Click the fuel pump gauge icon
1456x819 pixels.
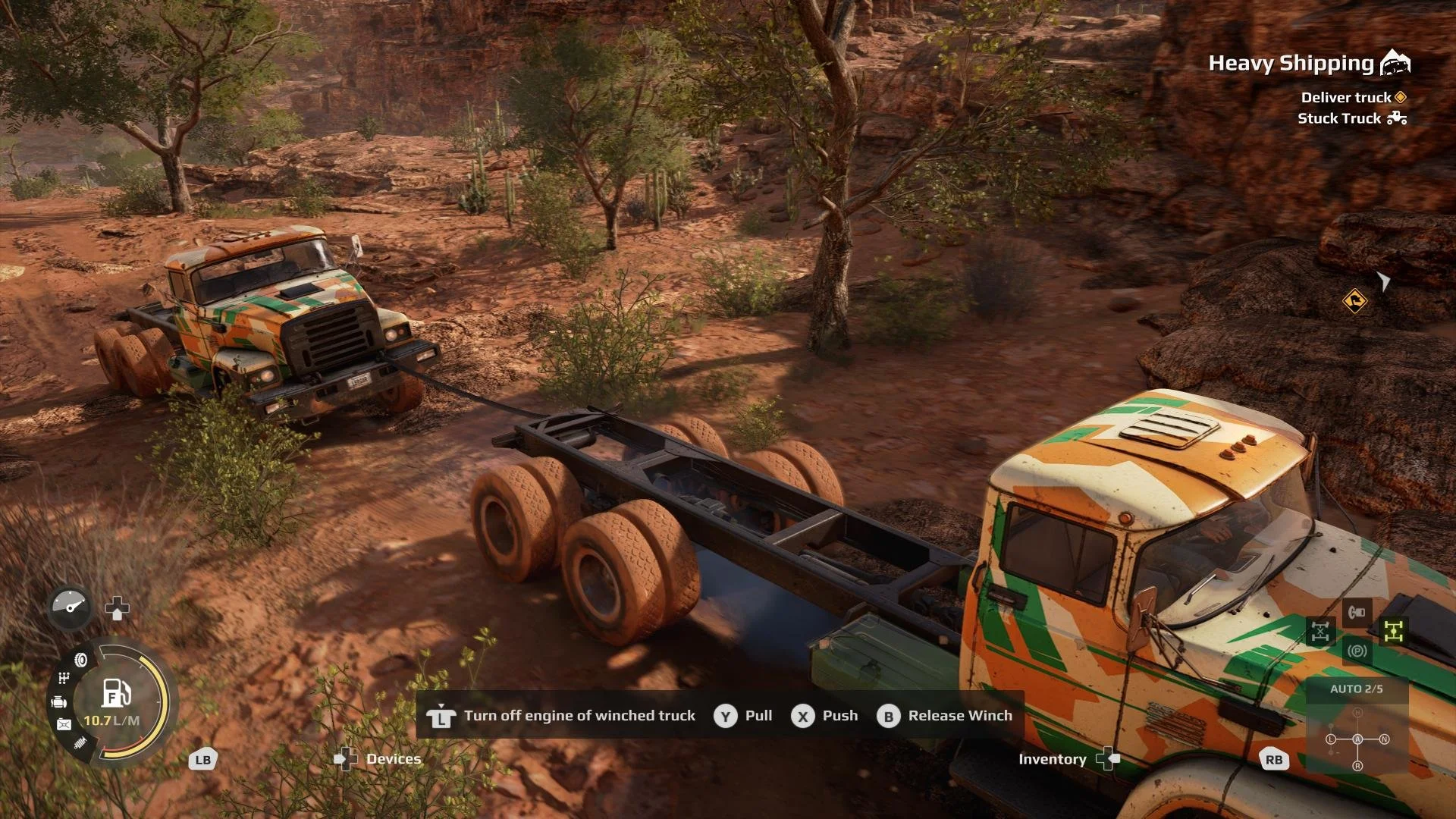tap(115, 693)
